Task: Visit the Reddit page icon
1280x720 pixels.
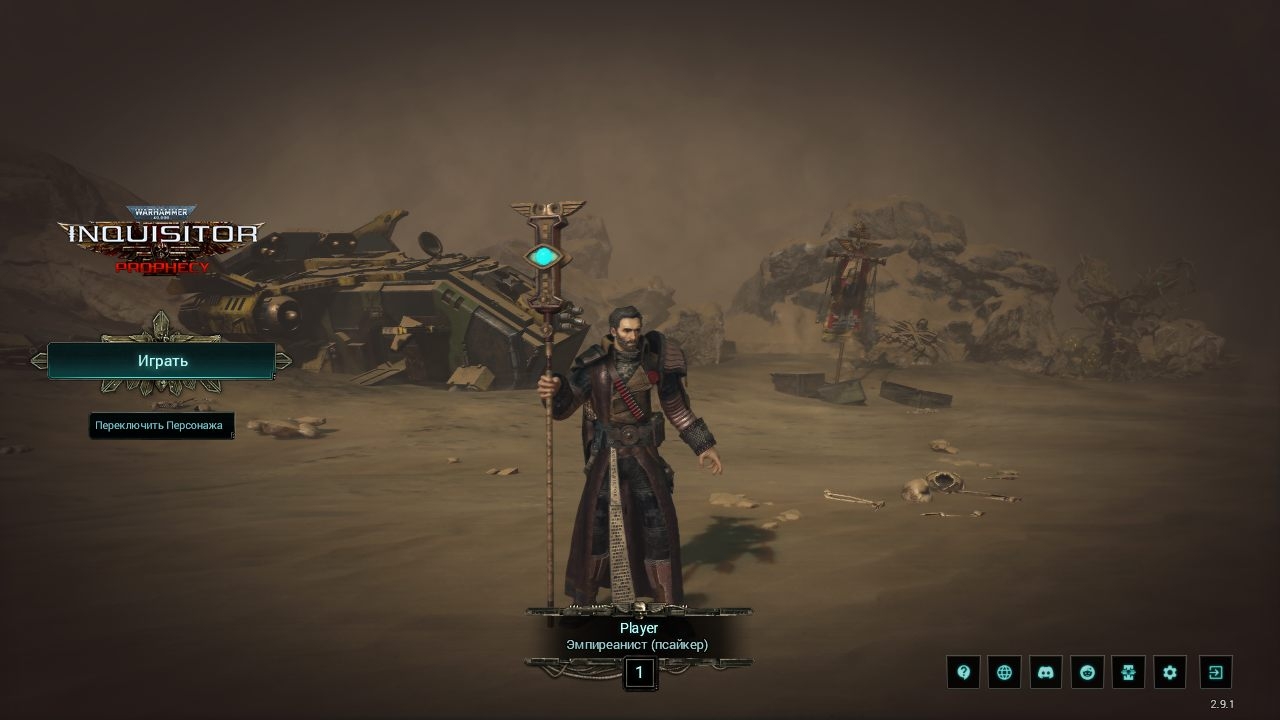Action: pyautogui.click(x=1087, y=672)
